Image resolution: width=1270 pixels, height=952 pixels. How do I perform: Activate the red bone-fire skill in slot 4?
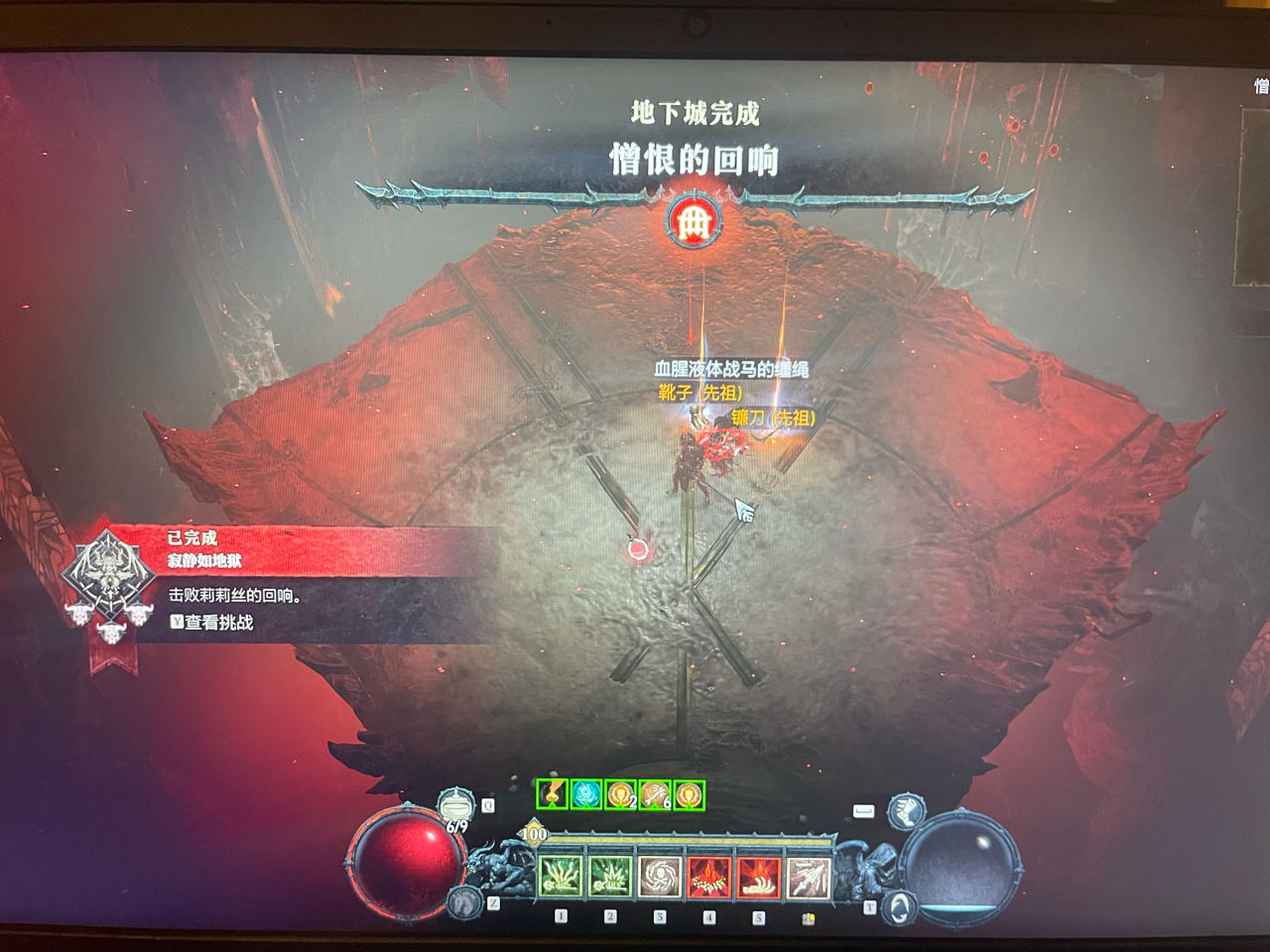point(707,875)
